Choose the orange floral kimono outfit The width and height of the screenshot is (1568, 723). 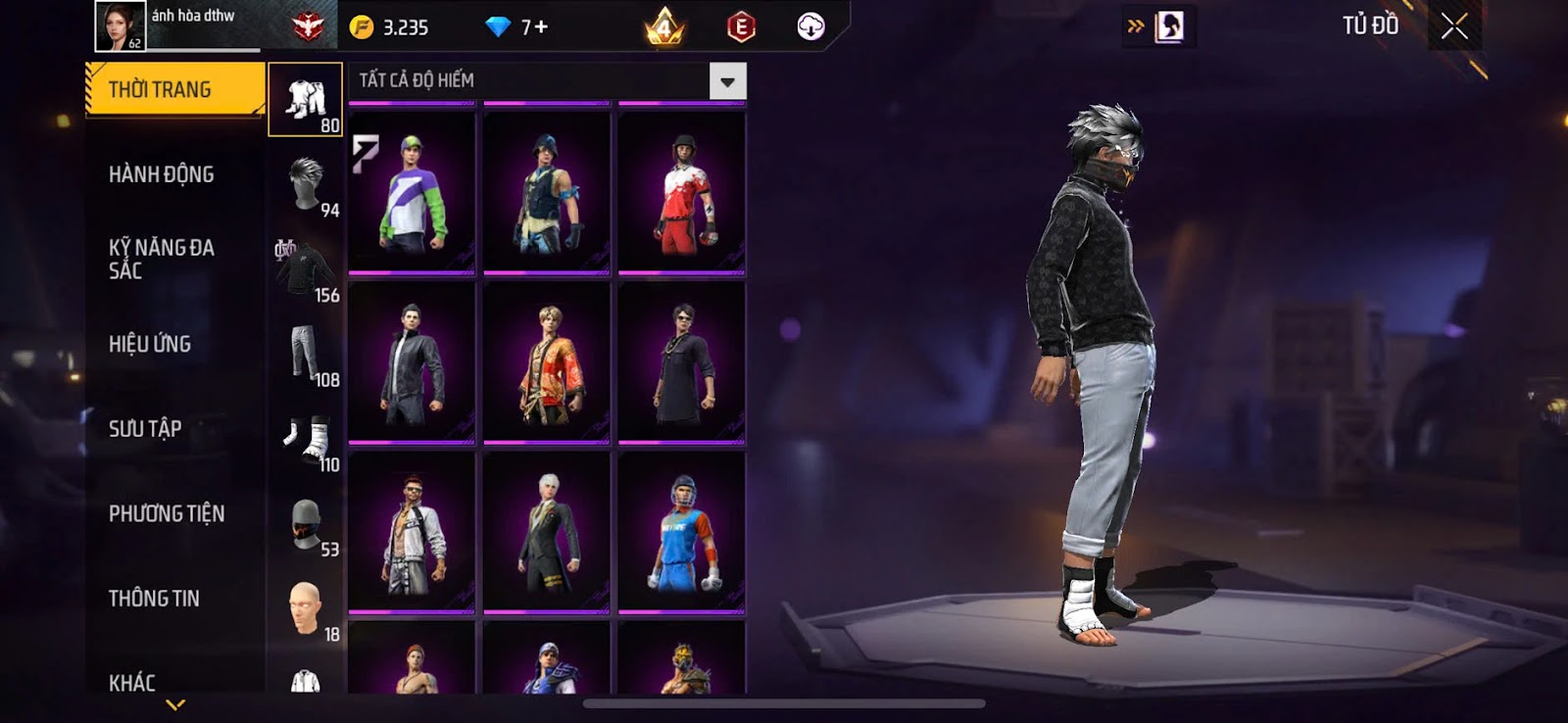coord(547,362)
